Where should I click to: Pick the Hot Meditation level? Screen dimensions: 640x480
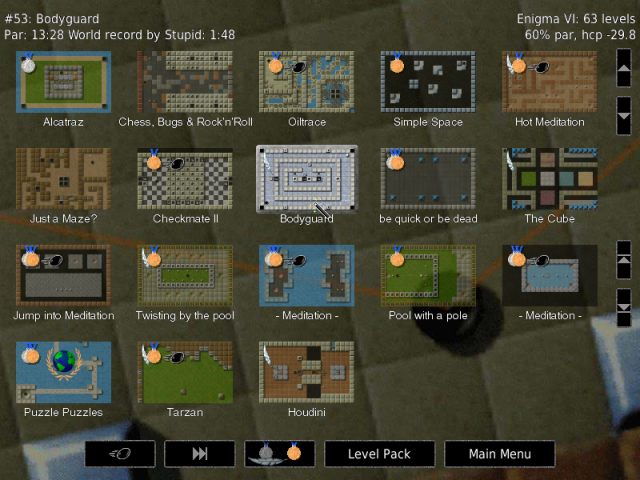pyautogui.click(x=548, y=82)
